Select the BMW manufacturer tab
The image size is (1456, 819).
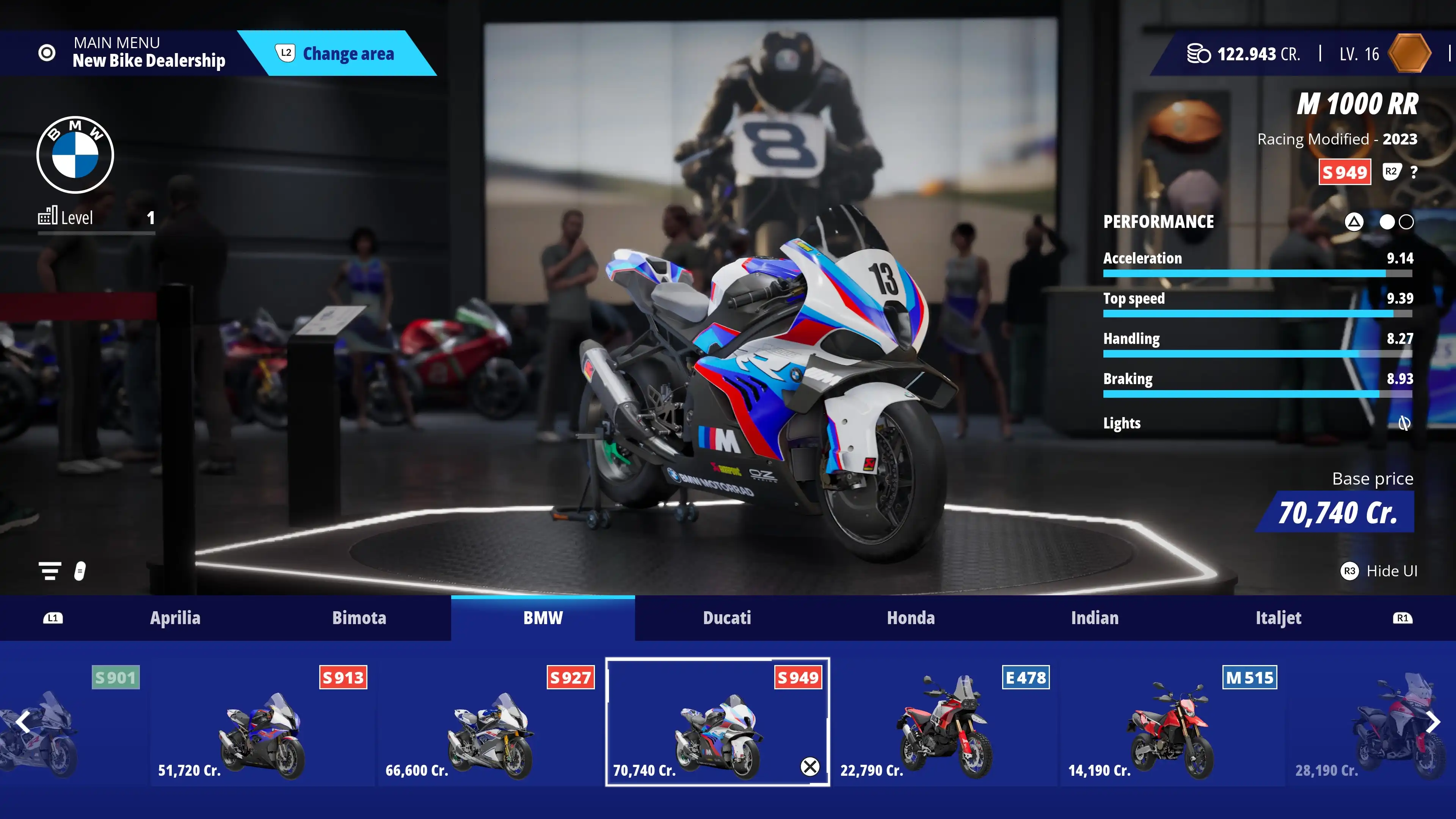(x=543, y=618)
